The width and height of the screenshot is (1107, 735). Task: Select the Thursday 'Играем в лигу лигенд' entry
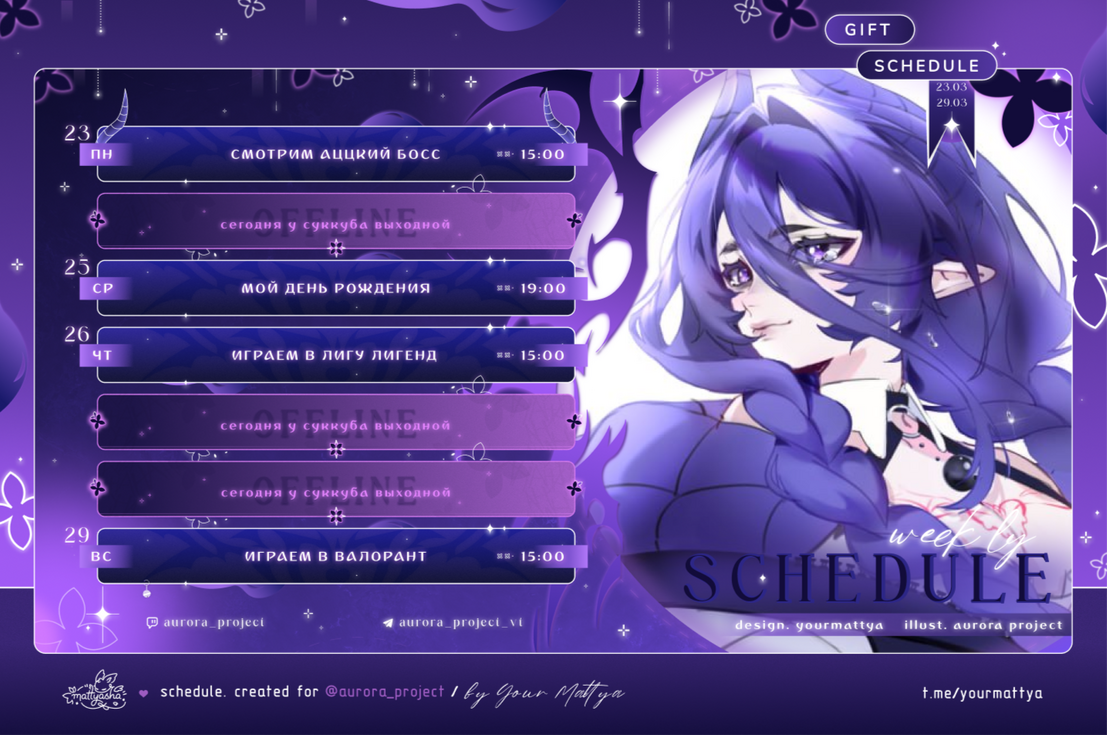(x=336, y=355)
